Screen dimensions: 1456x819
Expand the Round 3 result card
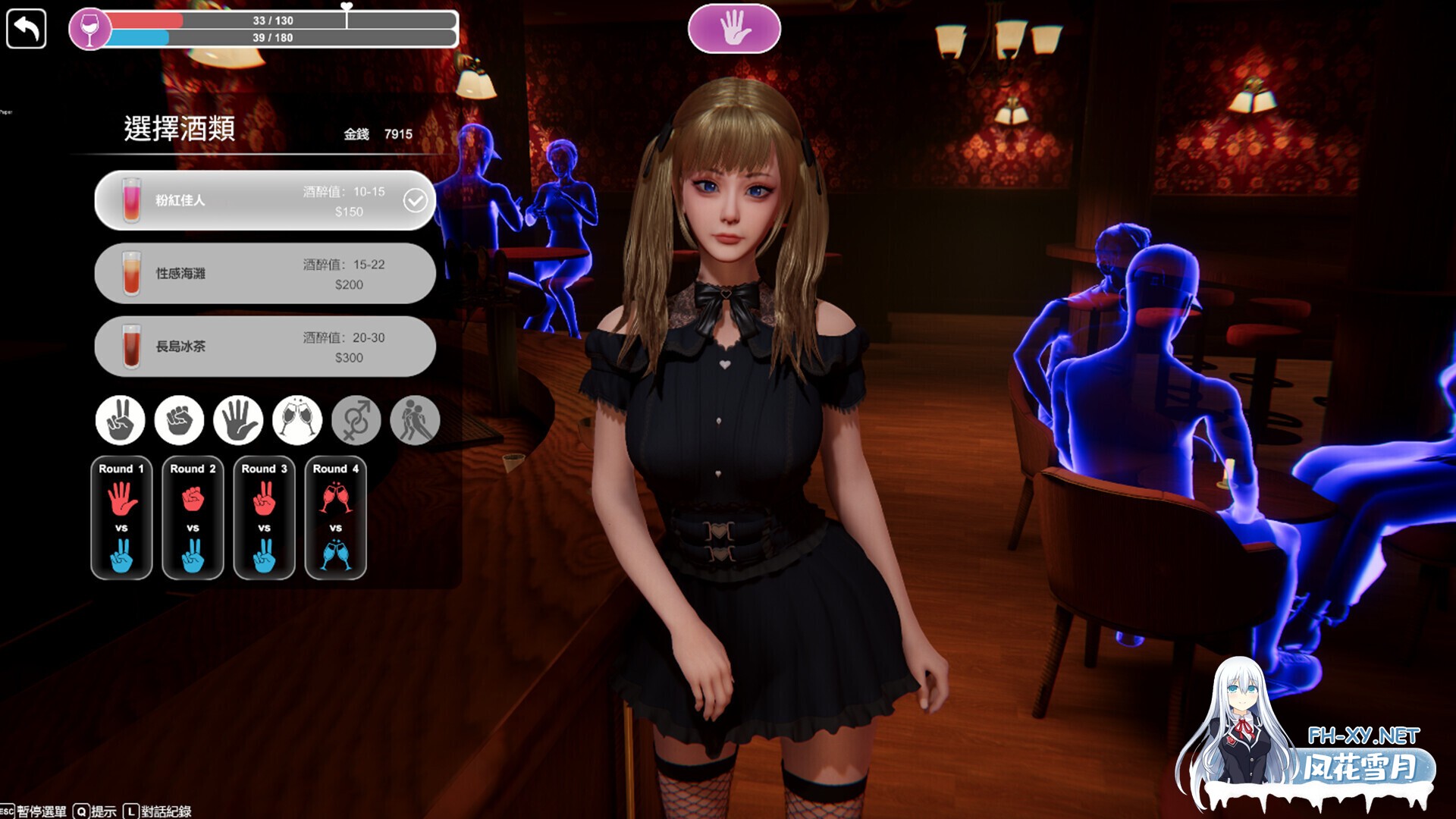coord(264,517)
